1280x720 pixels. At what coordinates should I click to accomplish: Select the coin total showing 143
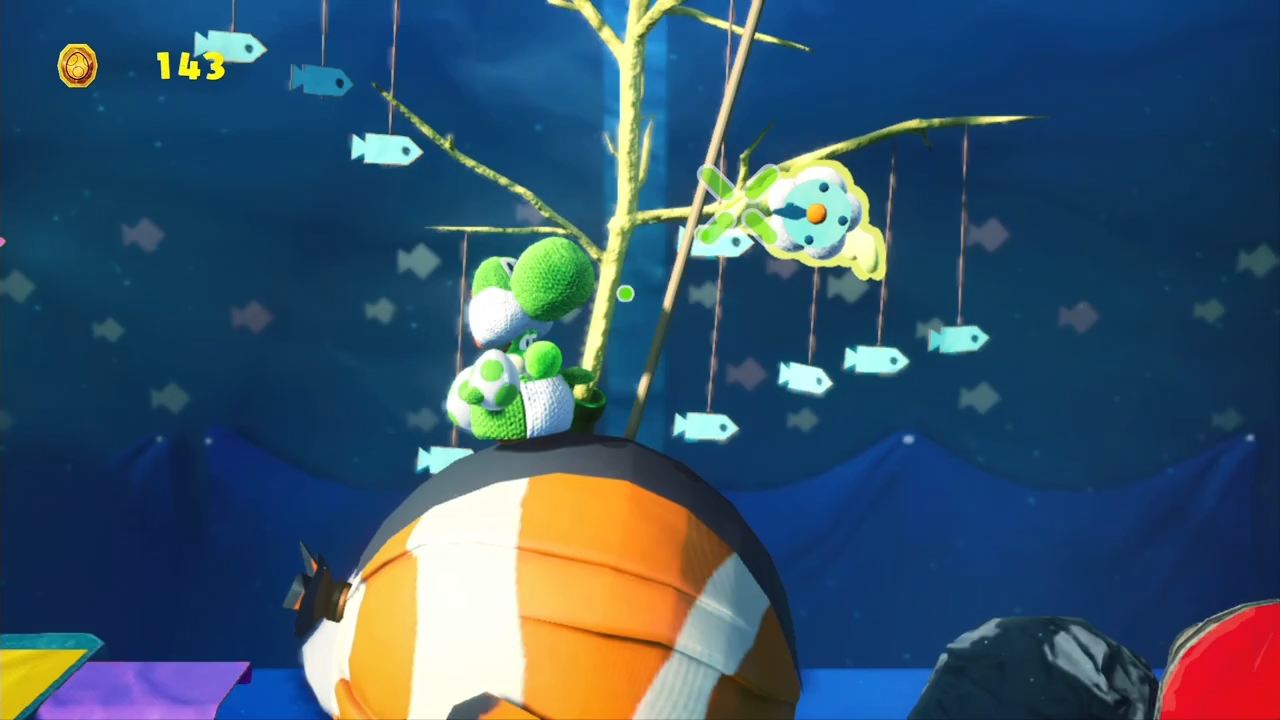pyautogui.click(x=188, y=67)
